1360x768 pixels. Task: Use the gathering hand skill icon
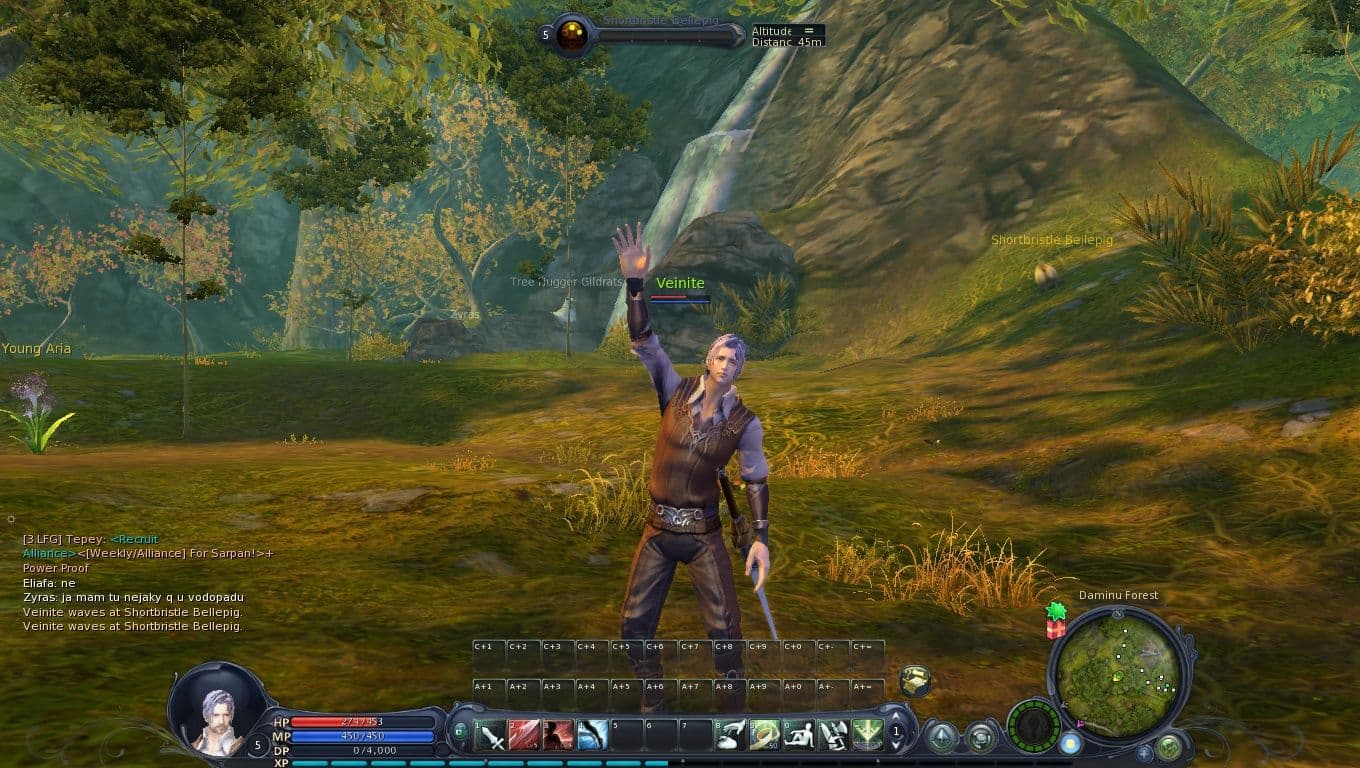pos(731,736)
